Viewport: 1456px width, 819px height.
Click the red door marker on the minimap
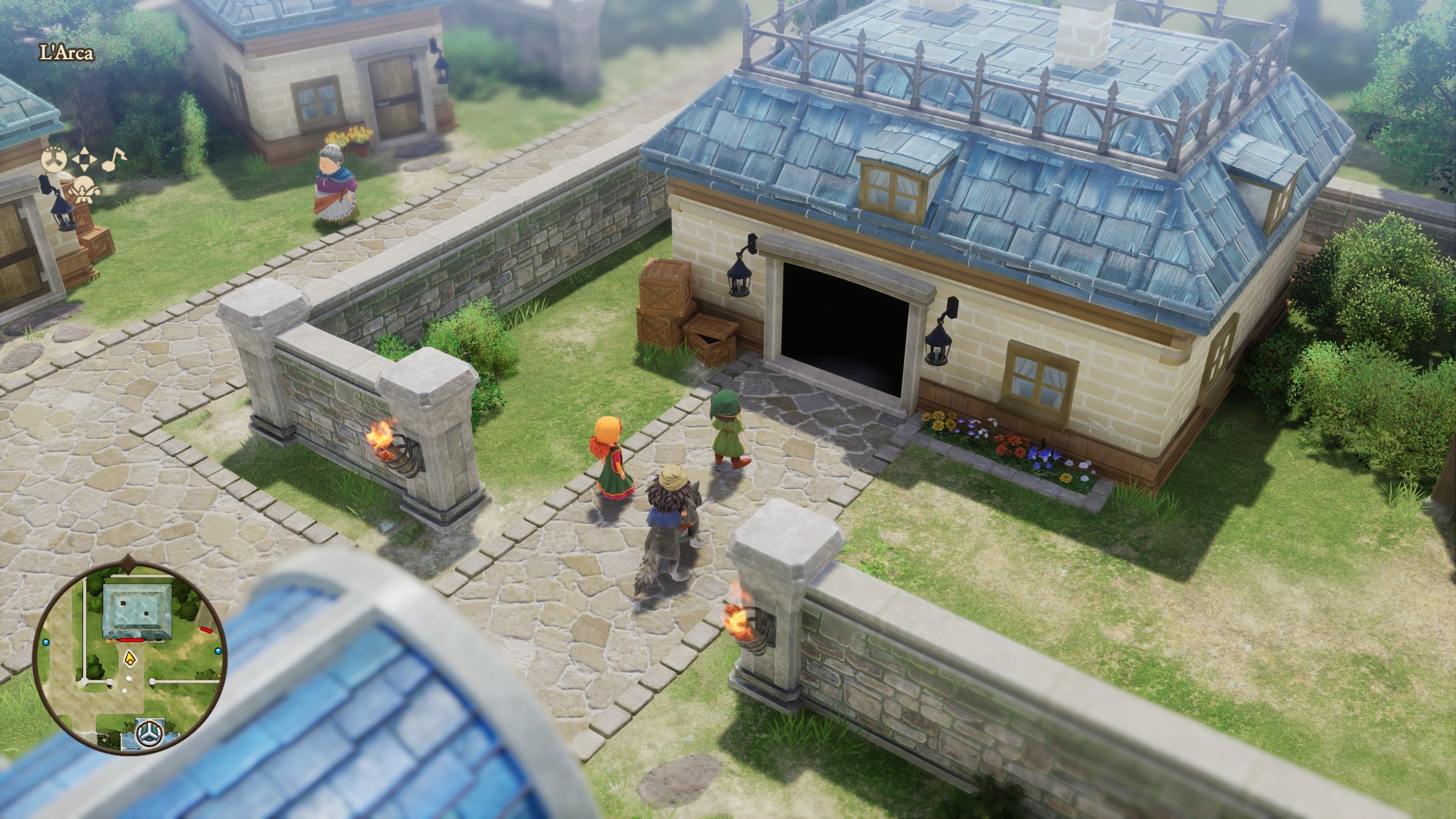click(131, 640)
